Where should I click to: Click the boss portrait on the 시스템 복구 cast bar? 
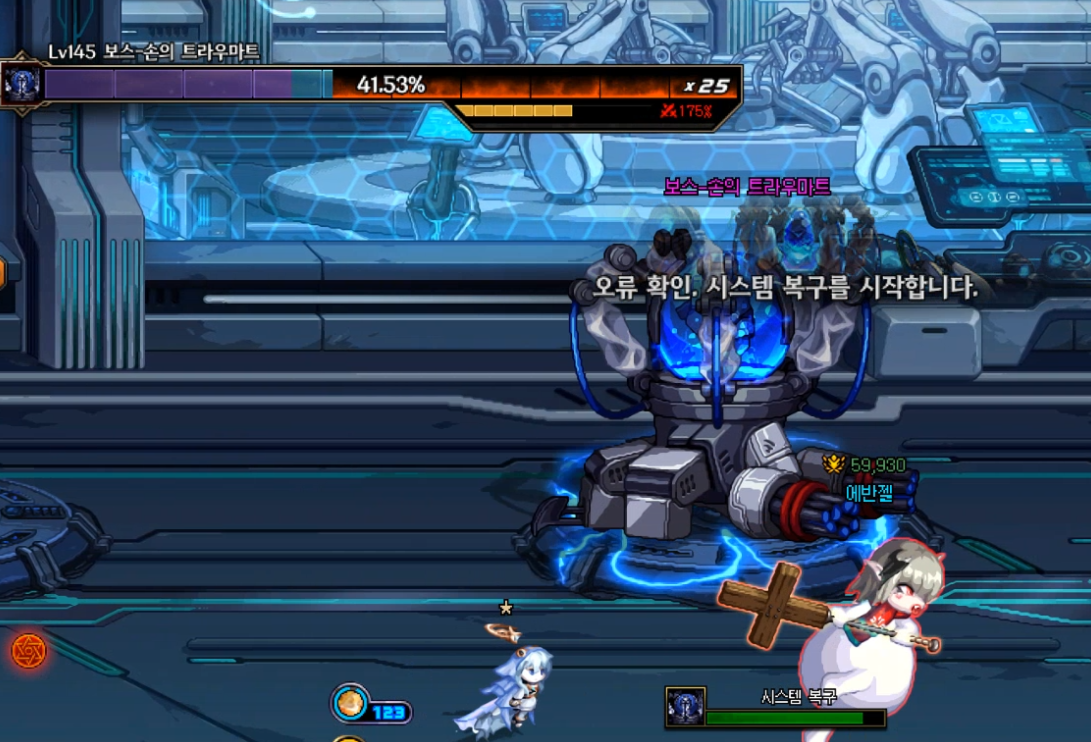pyautogui.click(x=685, y=707)
